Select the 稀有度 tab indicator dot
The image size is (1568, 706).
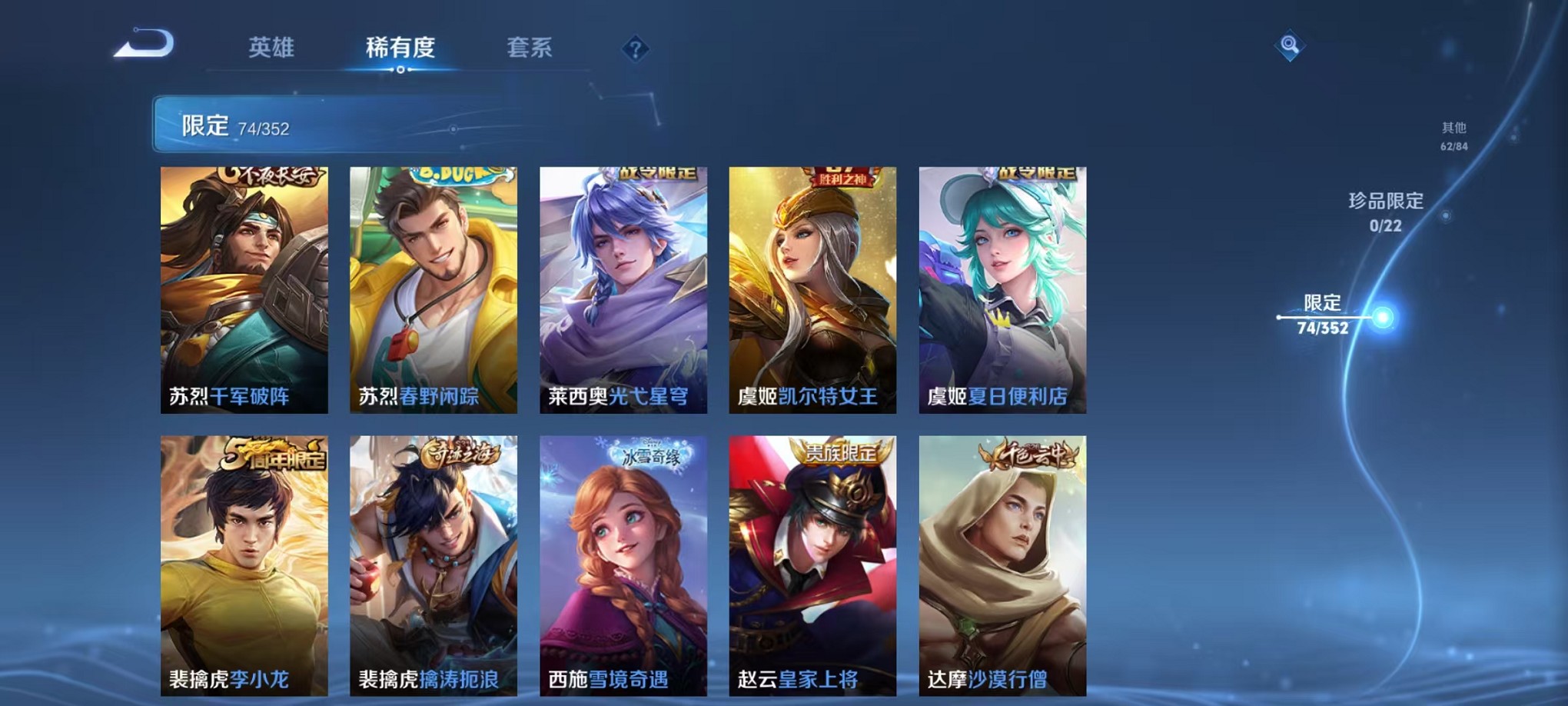tap(401, 71)
